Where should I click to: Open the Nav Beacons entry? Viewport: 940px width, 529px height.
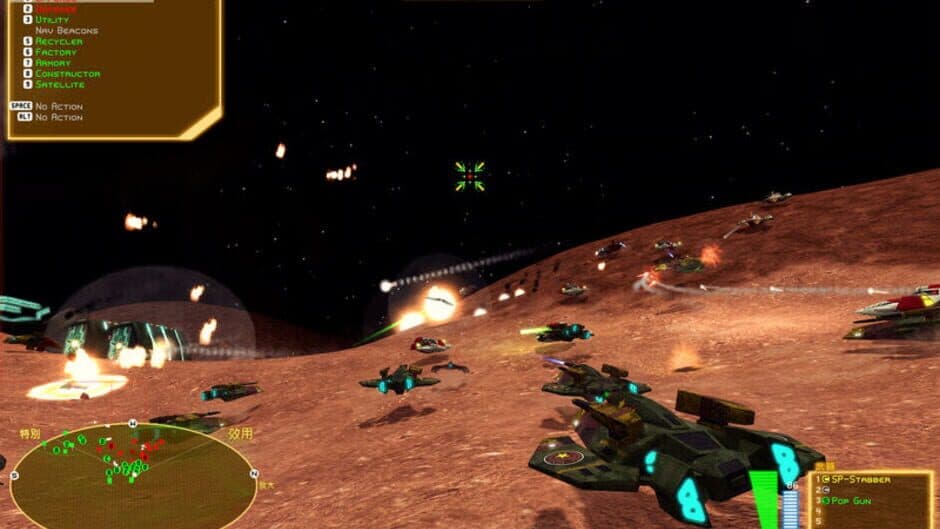(66, 31)
